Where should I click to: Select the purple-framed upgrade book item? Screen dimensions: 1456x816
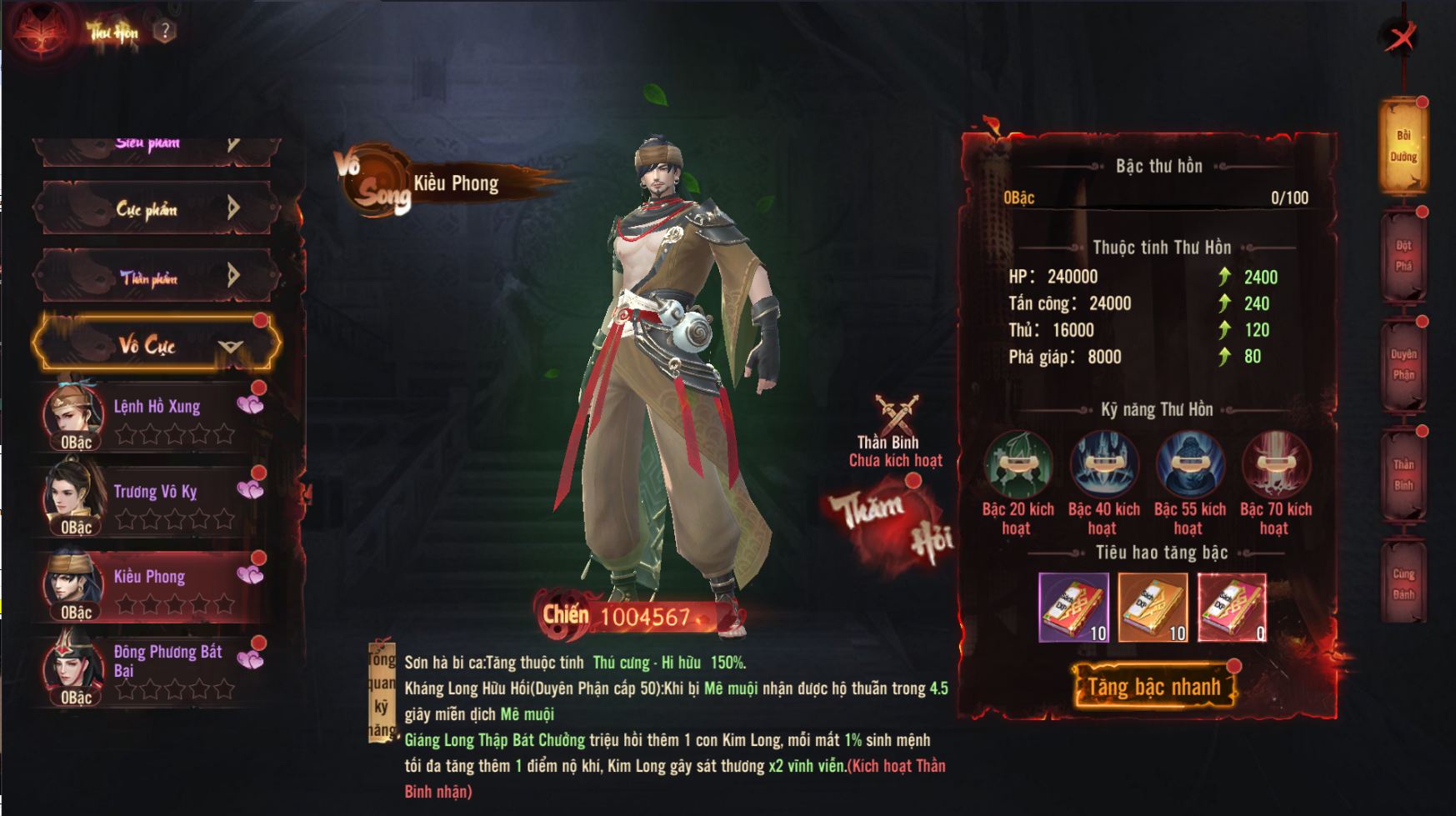[1073, 608]
